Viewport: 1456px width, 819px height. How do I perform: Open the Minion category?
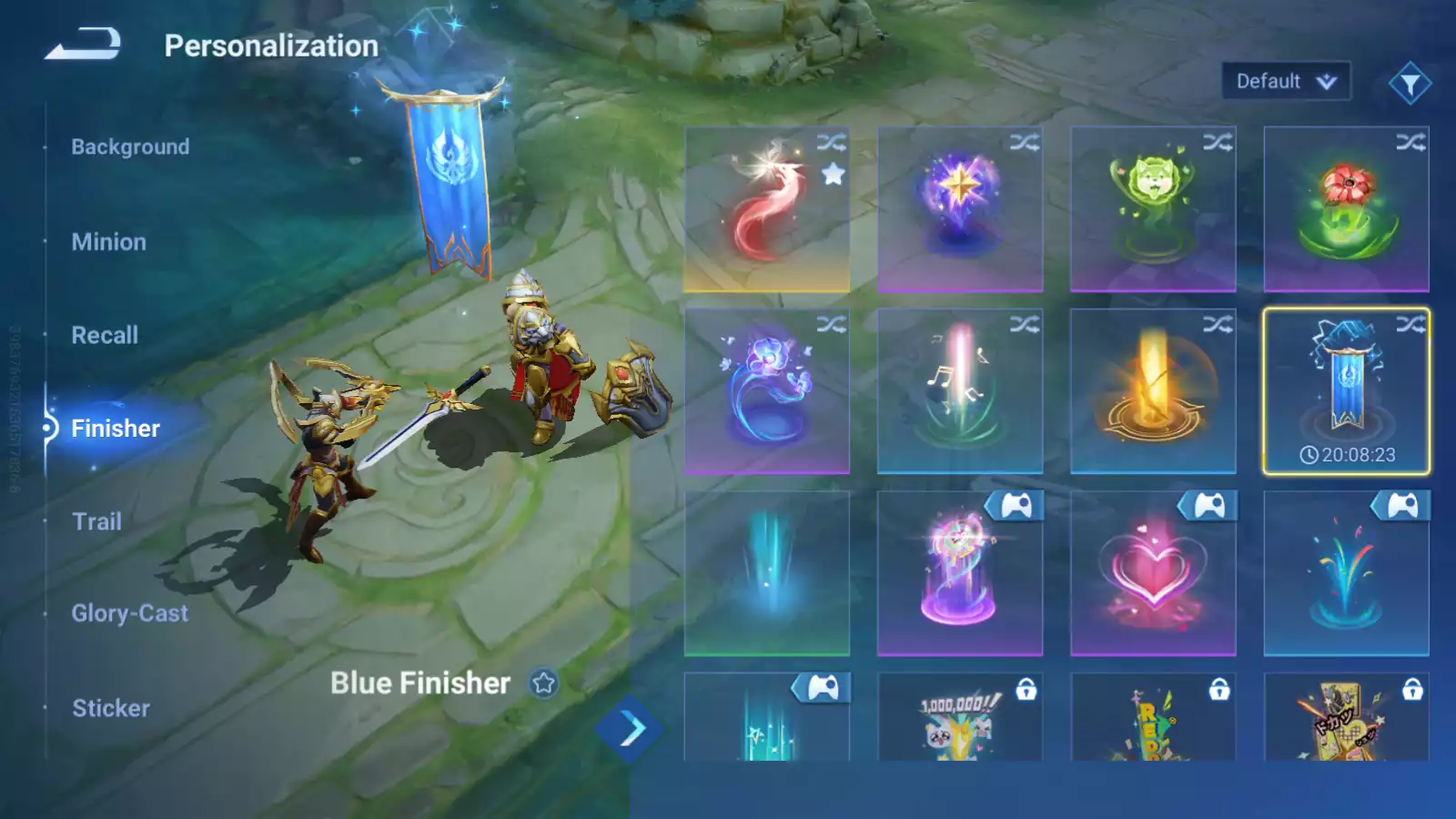[108, 242]
